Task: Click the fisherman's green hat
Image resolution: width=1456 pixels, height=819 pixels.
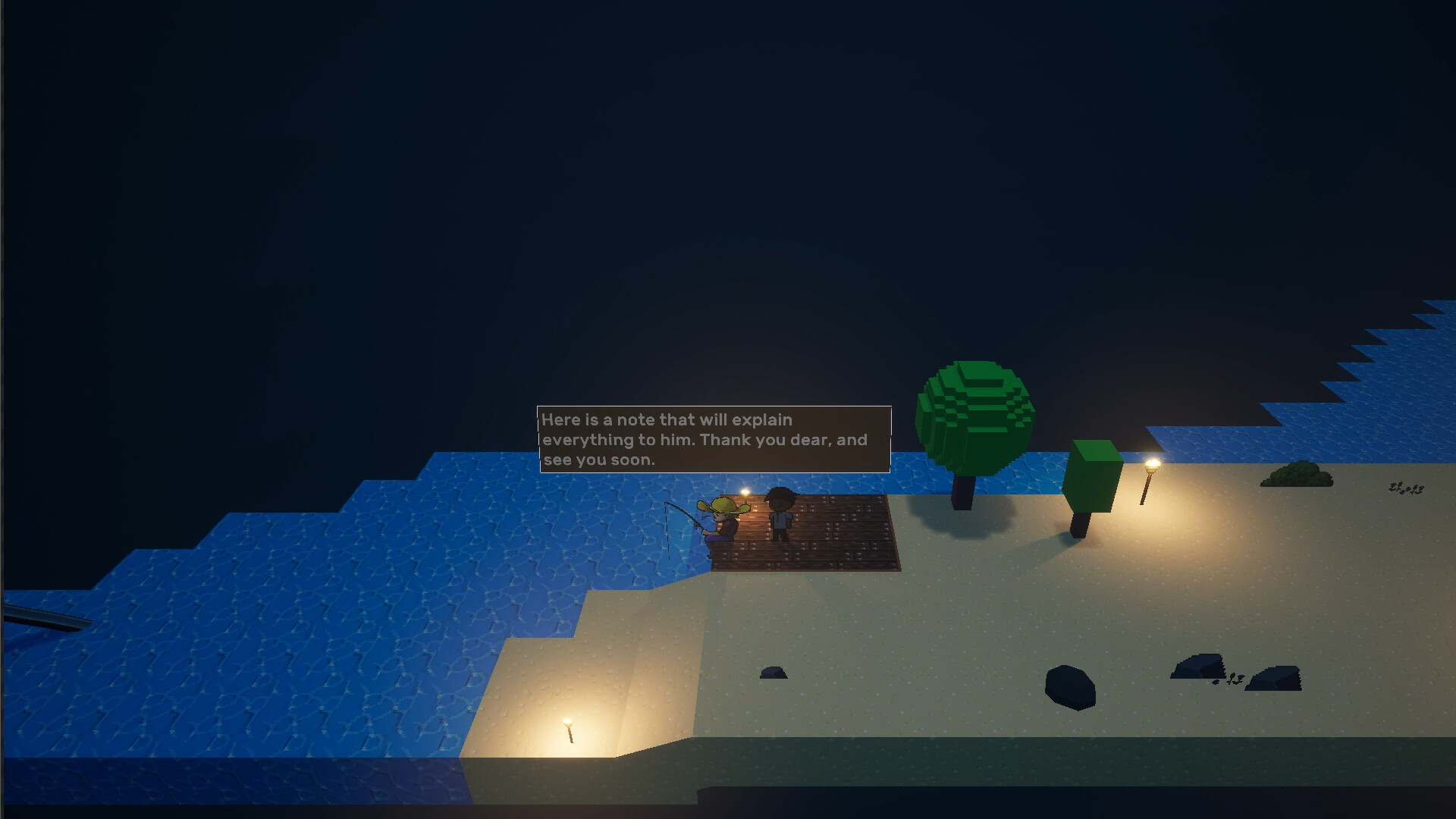Action: click(x=724, y=507)
